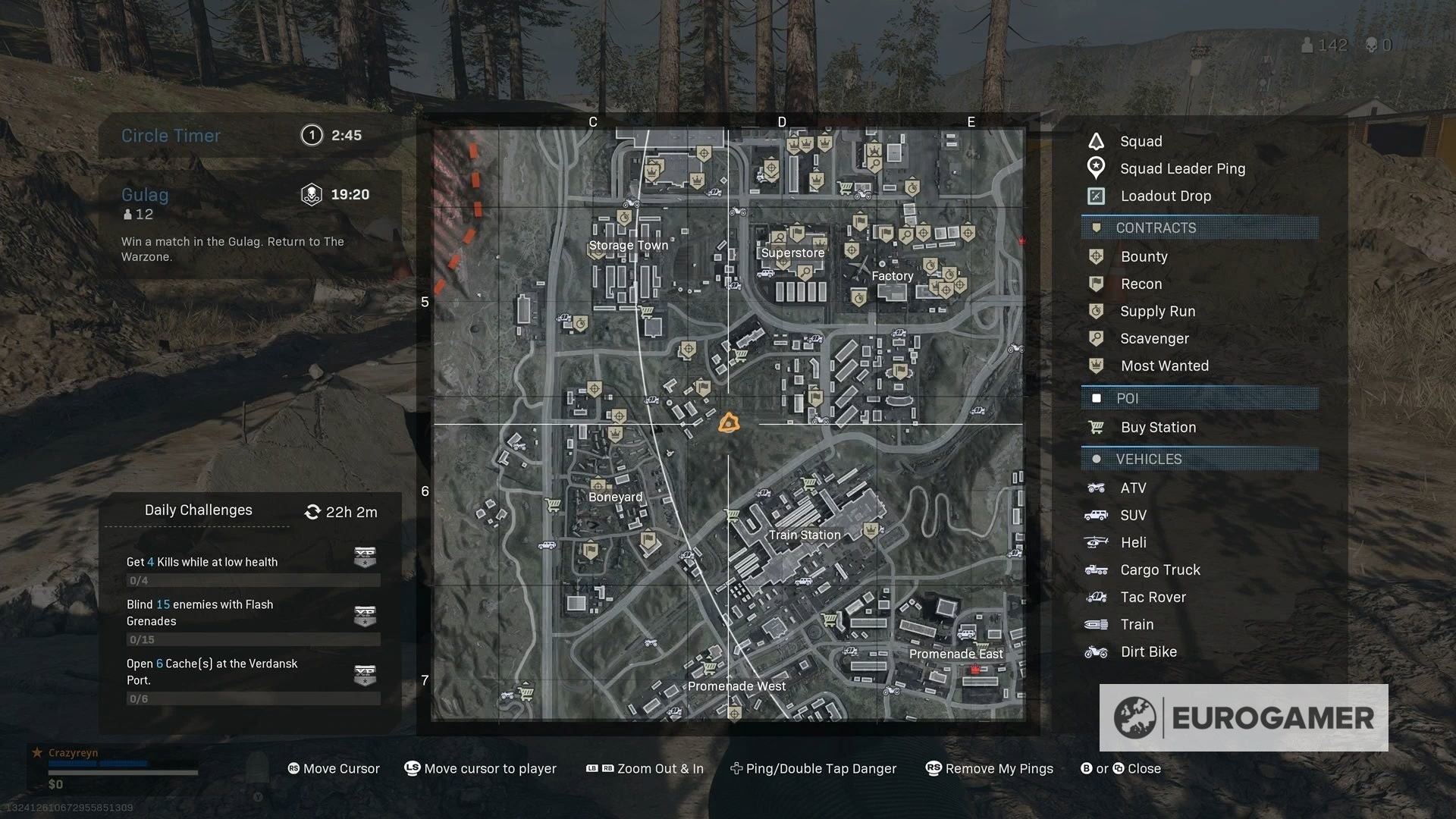The width and height of the screenshot is (1456, 819).
Task: Ping the Superstore location on the map
Action: click(x=792, y=253)
